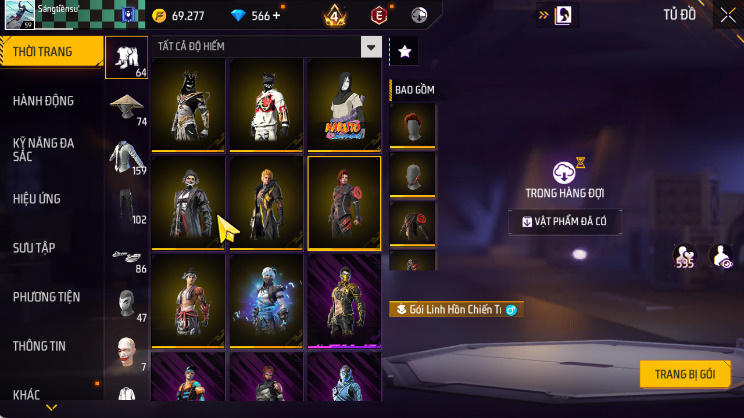Open the PHƯƠNG TIỆN category
Image resolution: width=744 pixels, height=418 pixels.
click(46, 297)
